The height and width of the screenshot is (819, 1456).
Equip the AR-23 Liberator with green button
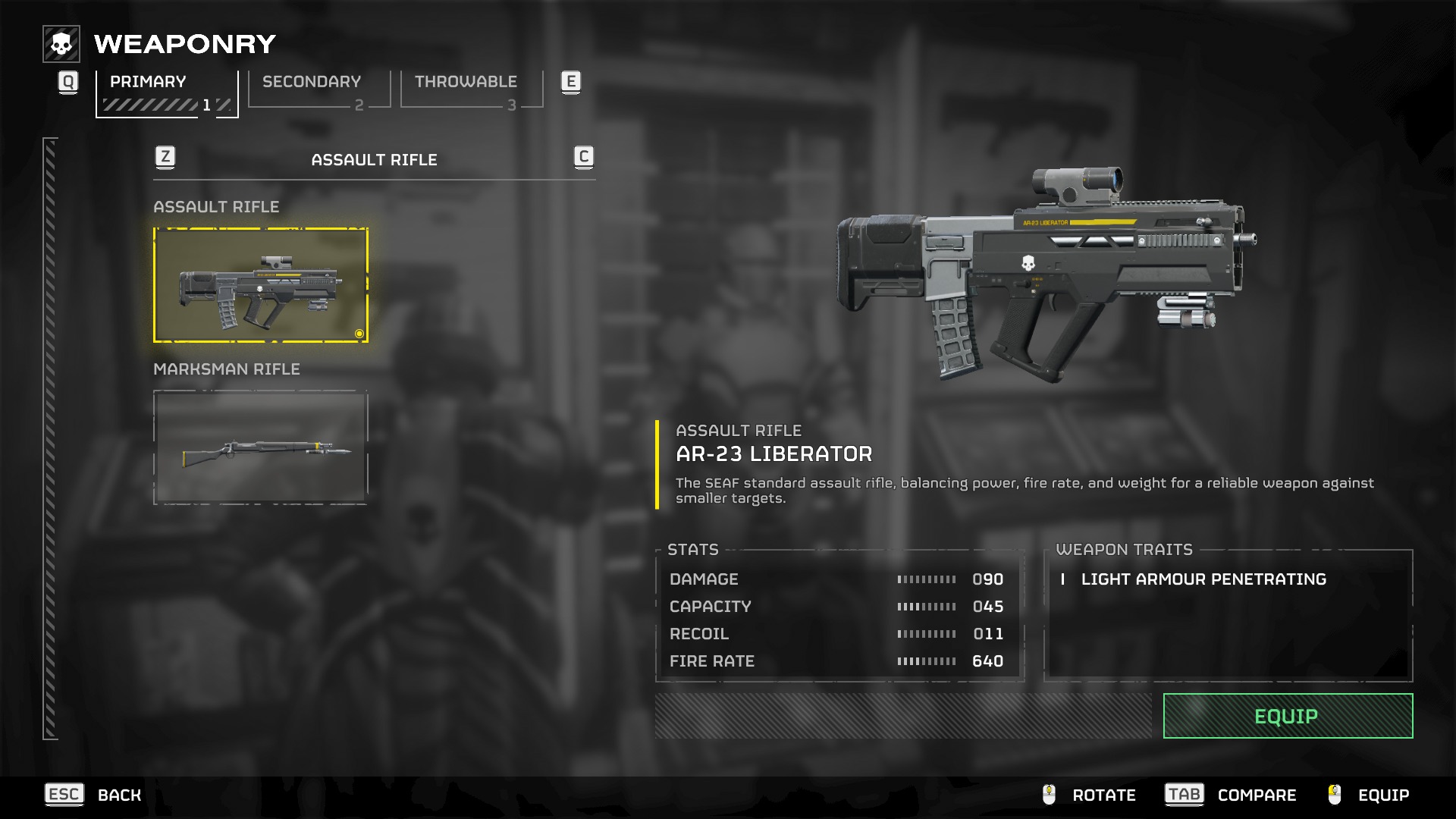click(x=1287, y=716)
